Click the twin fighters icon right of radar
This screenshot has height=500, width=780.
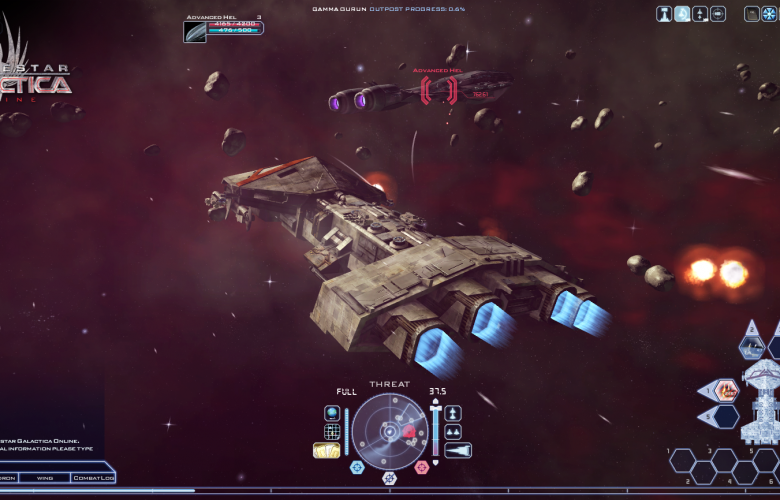[453, 431]
